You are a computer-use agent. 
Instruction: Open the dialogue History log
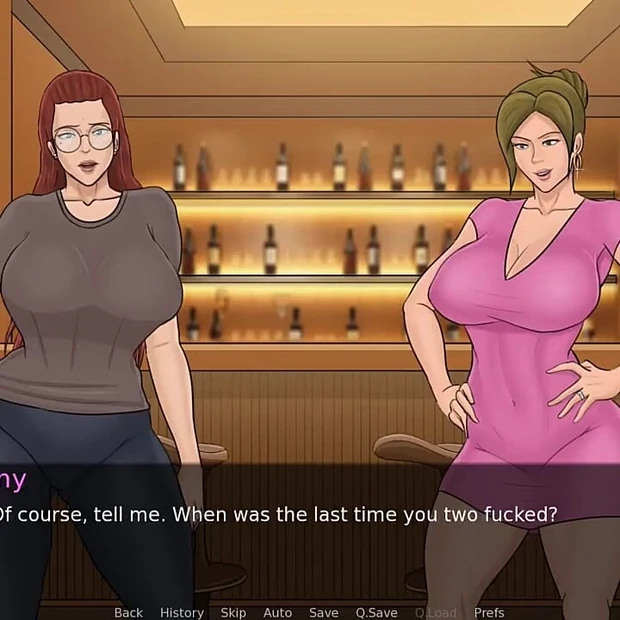(181, 612)
